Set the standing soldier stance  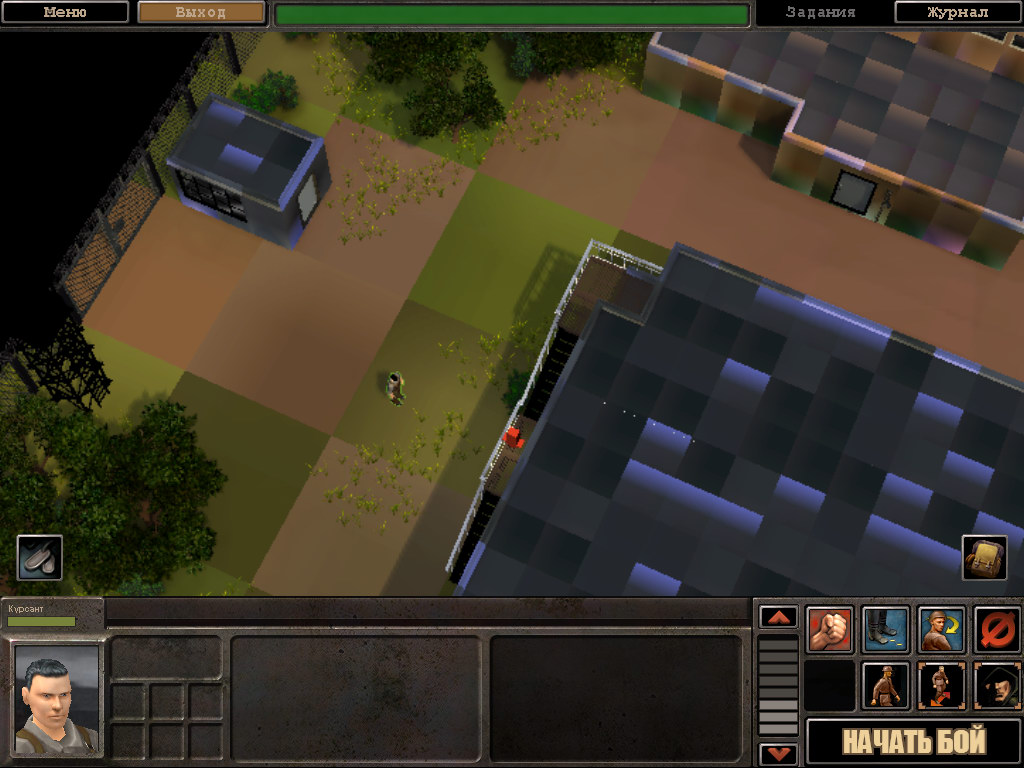[x=886, y=686]
